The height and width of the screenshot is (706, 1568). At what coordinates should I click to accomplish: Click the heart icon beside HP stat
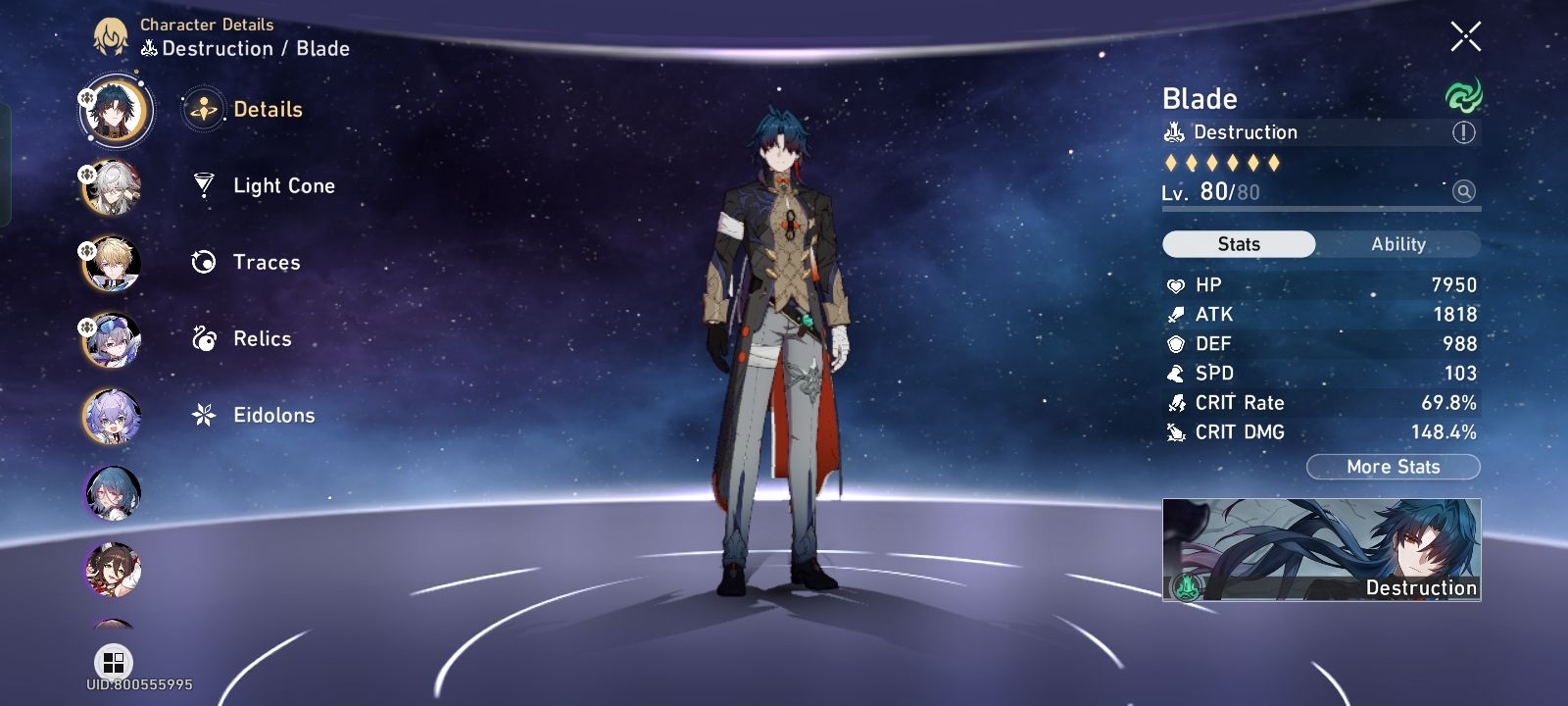pos(1174,285)
